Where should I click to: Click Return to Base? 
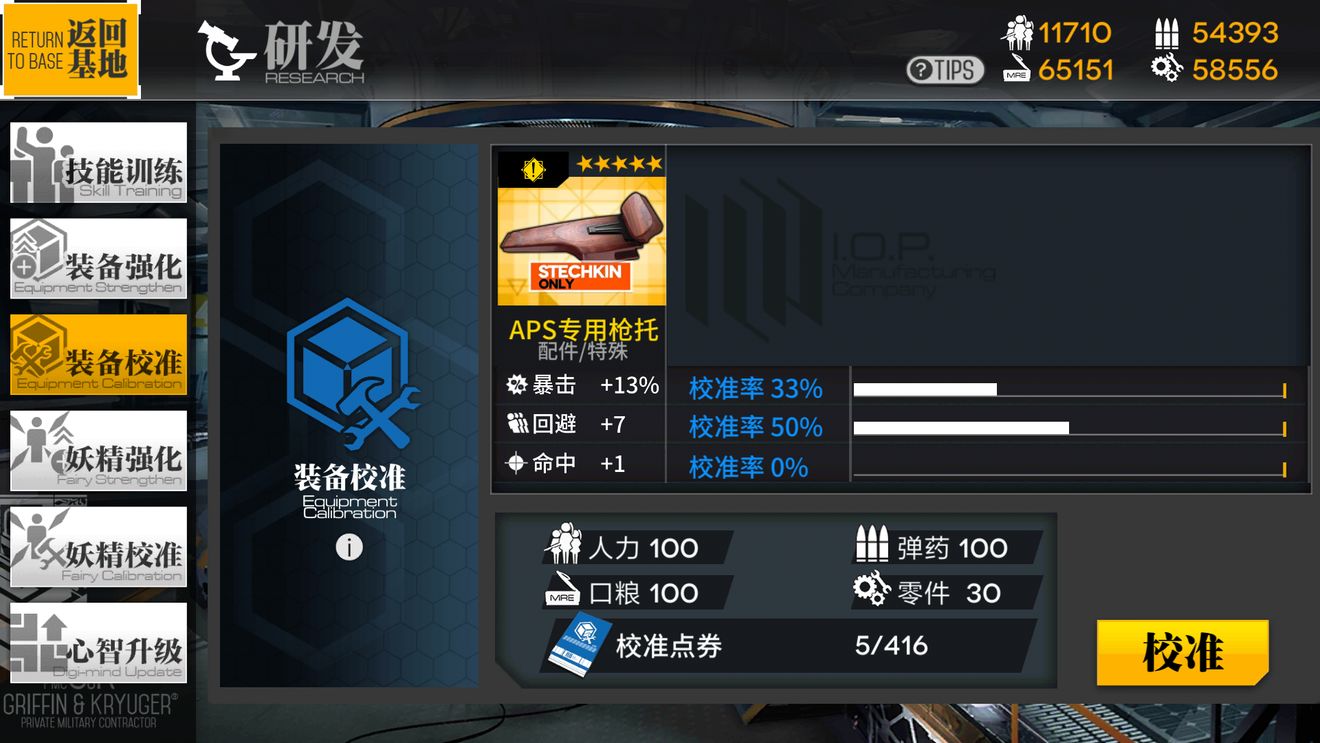70,50
